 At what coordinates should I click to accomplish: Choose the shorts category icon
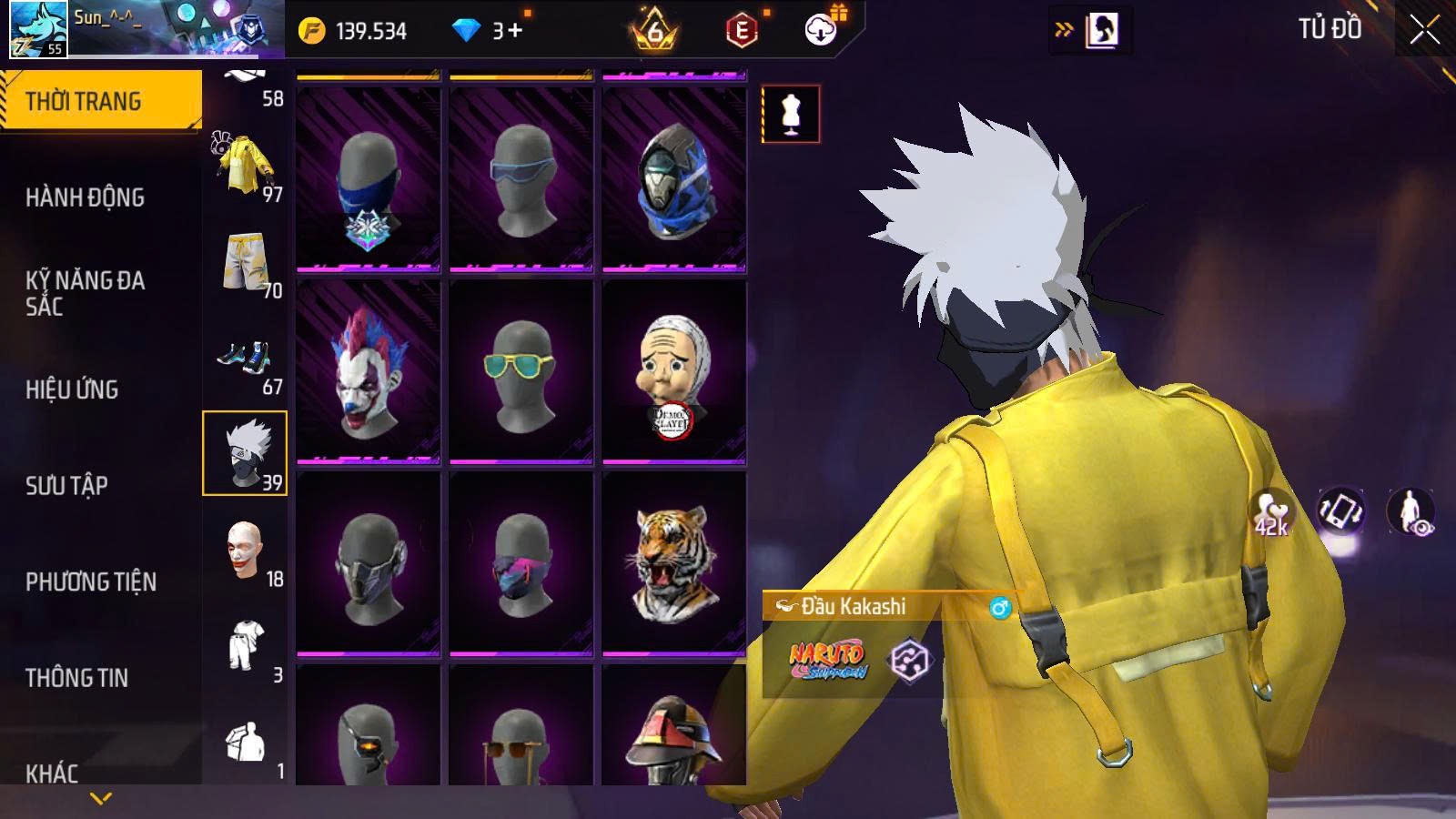[x=244, y=262]
